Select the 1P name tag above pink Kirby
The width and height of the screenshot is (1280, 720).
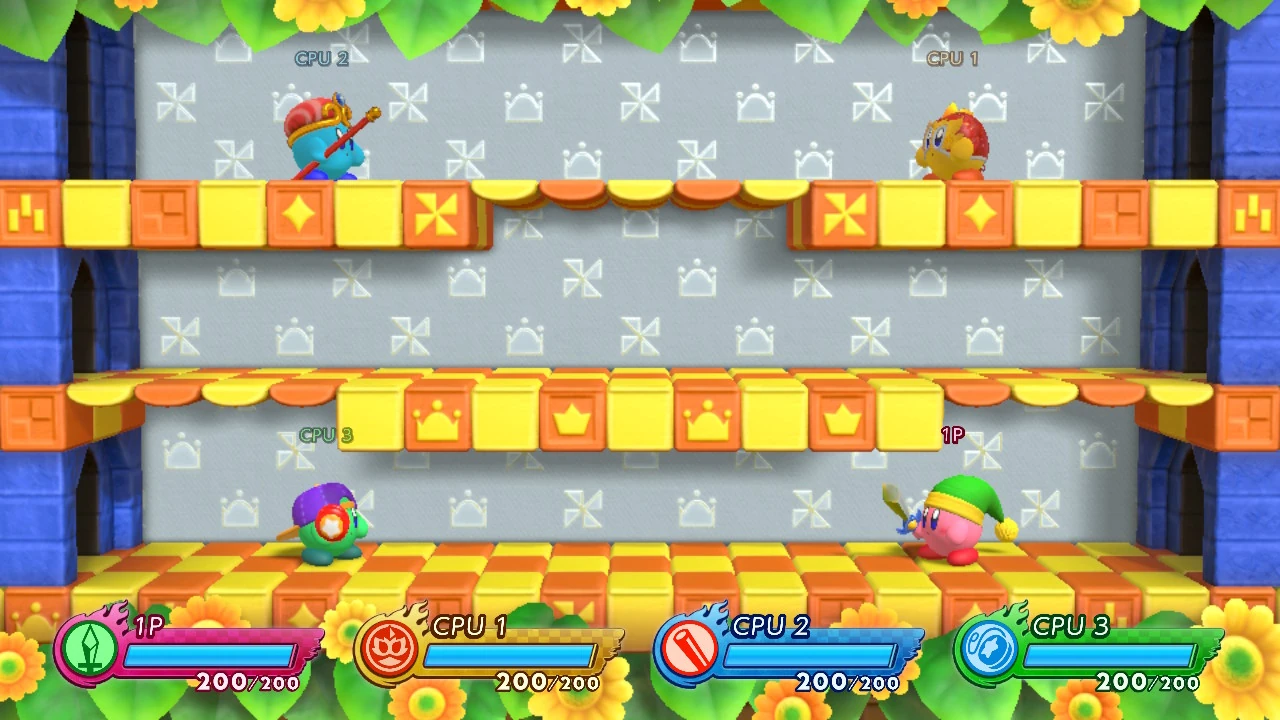click(x=952, y=435)
